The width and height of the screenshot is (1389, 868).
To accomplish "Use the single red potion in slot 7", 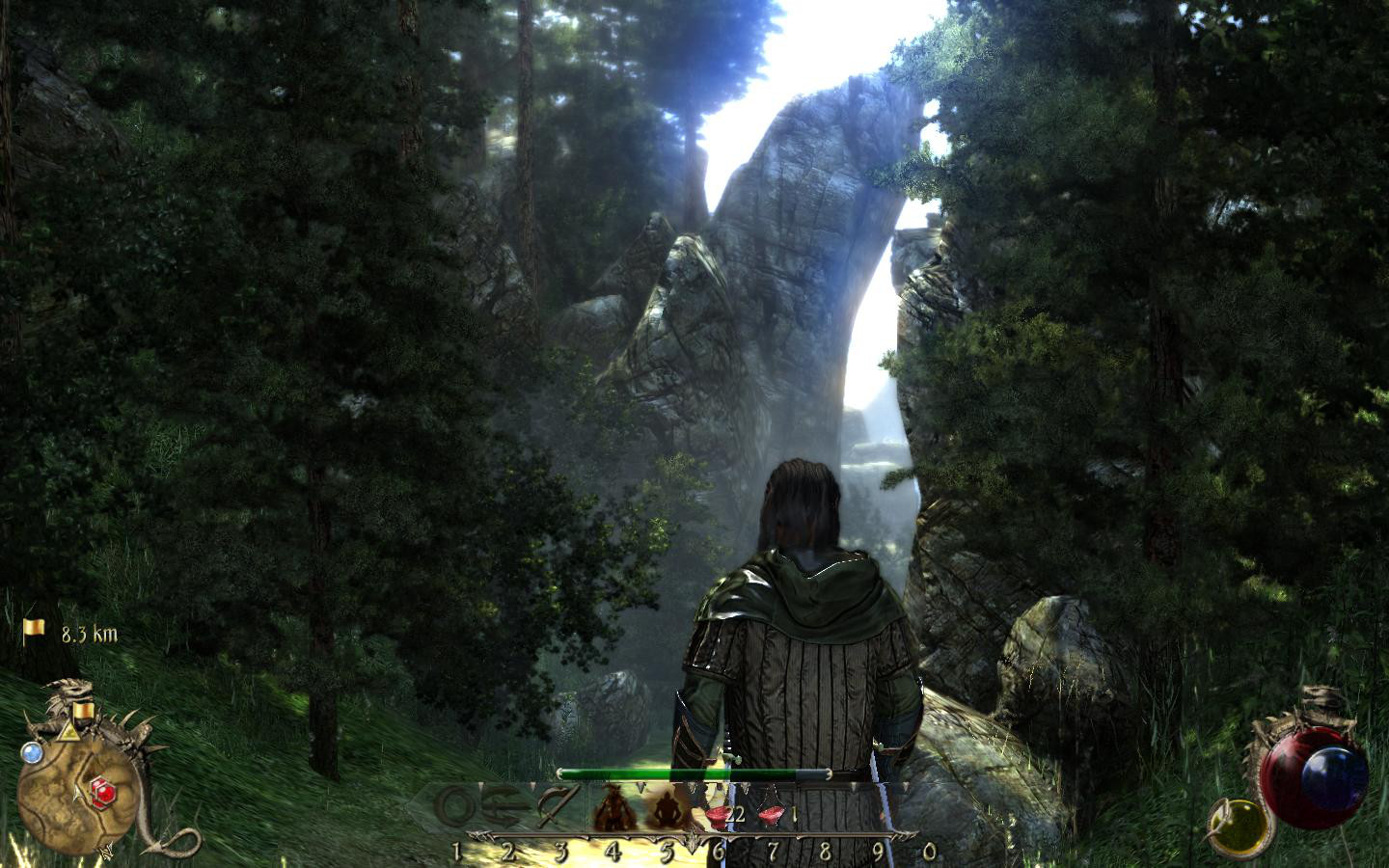I will click(771, 816).
